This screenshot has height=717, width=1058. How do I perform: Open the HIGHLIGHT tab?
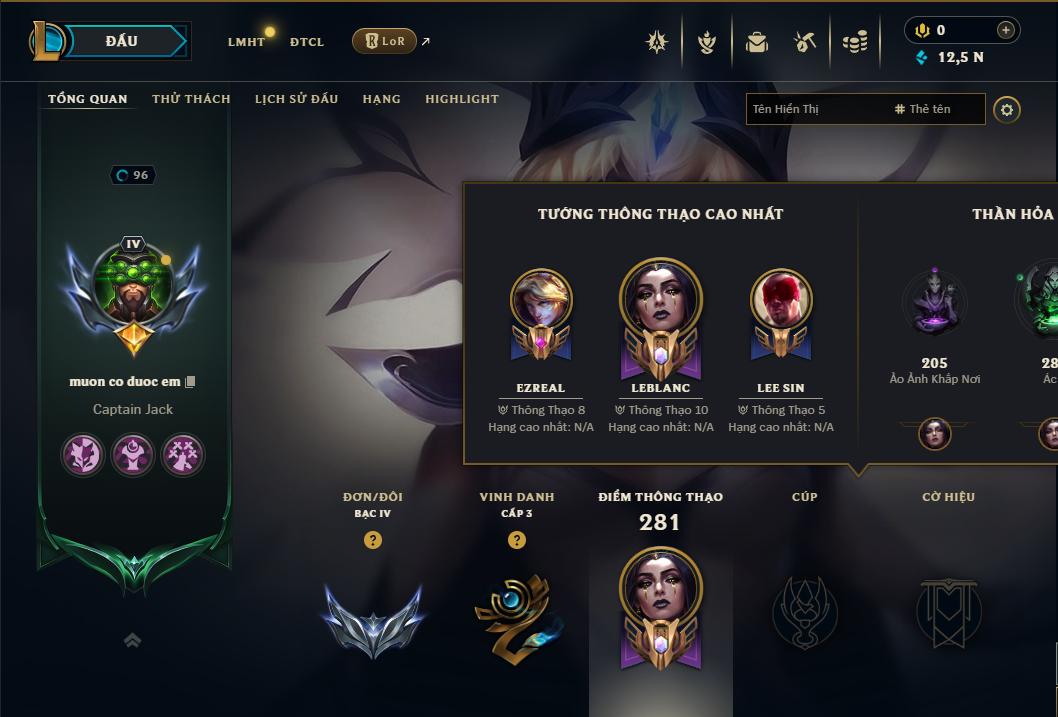click(461, 99)
